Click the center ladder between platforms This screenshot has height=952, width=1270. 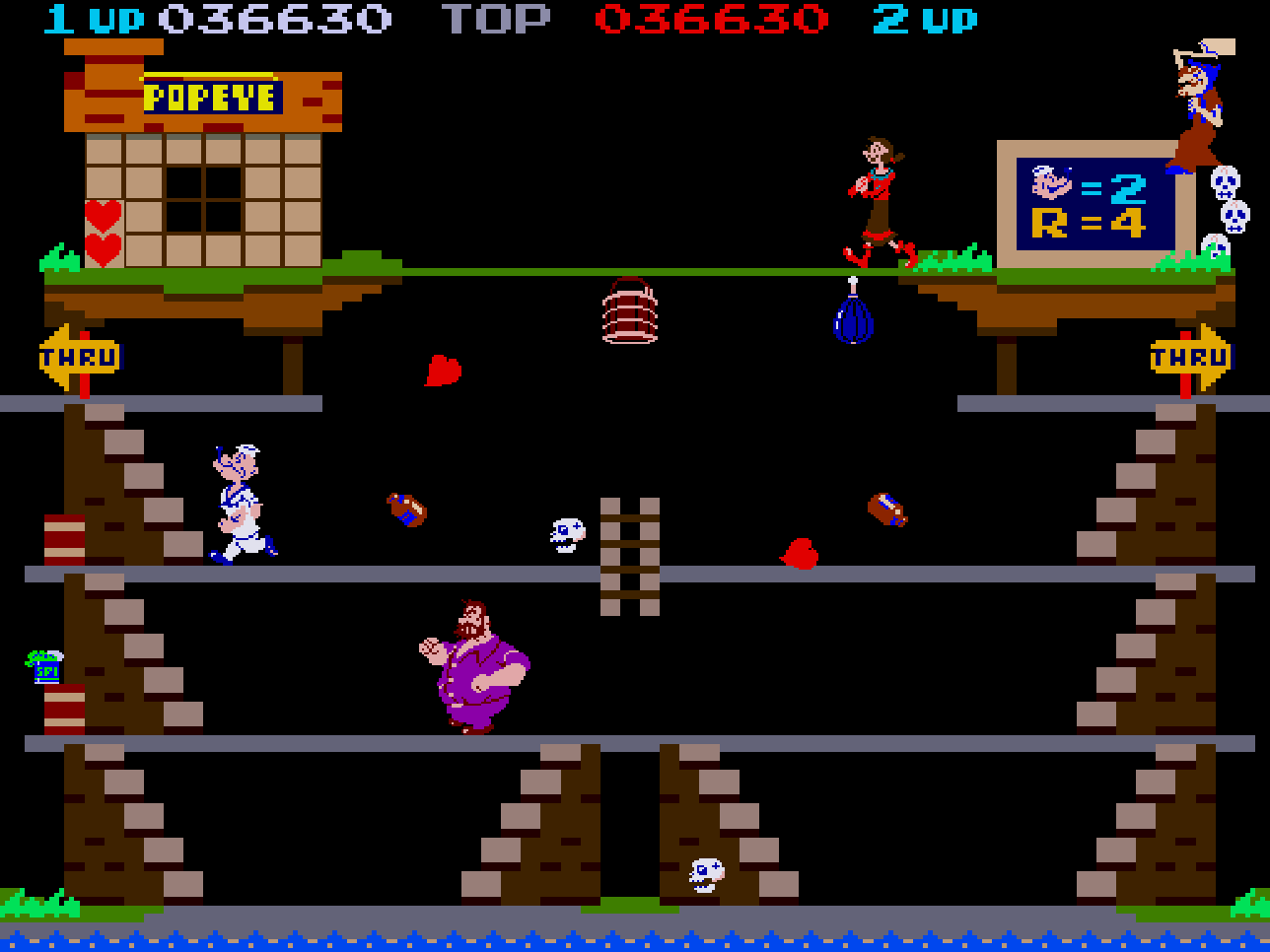click(632, 559)
